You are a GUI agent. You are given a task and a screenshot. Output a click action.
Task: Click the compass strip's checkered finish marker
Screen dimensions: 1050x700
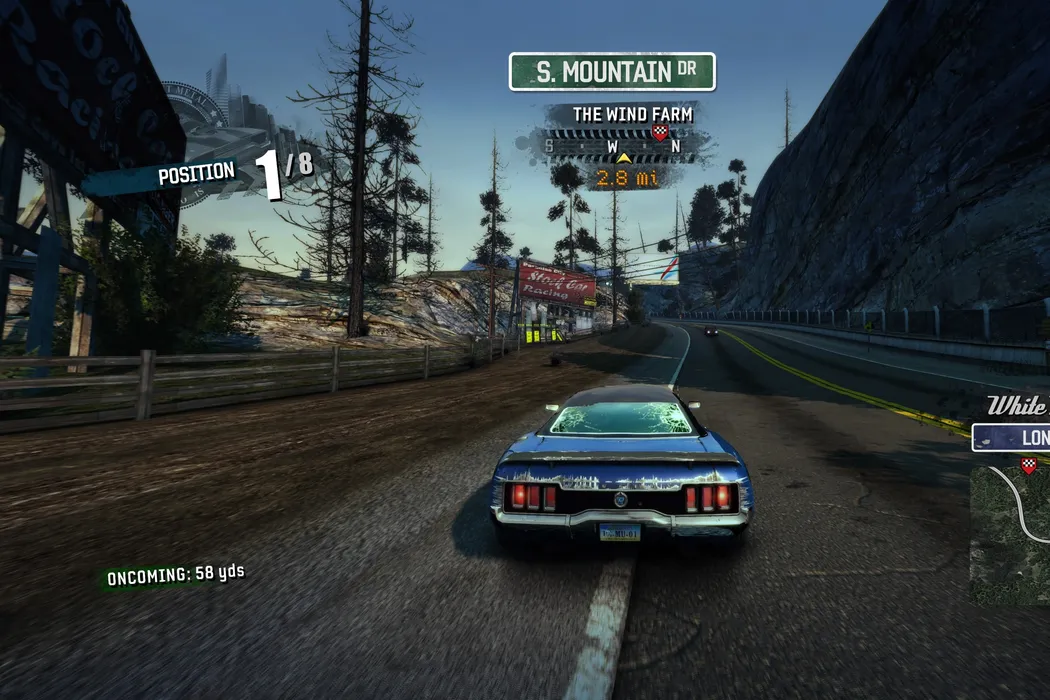click(659, 131)
